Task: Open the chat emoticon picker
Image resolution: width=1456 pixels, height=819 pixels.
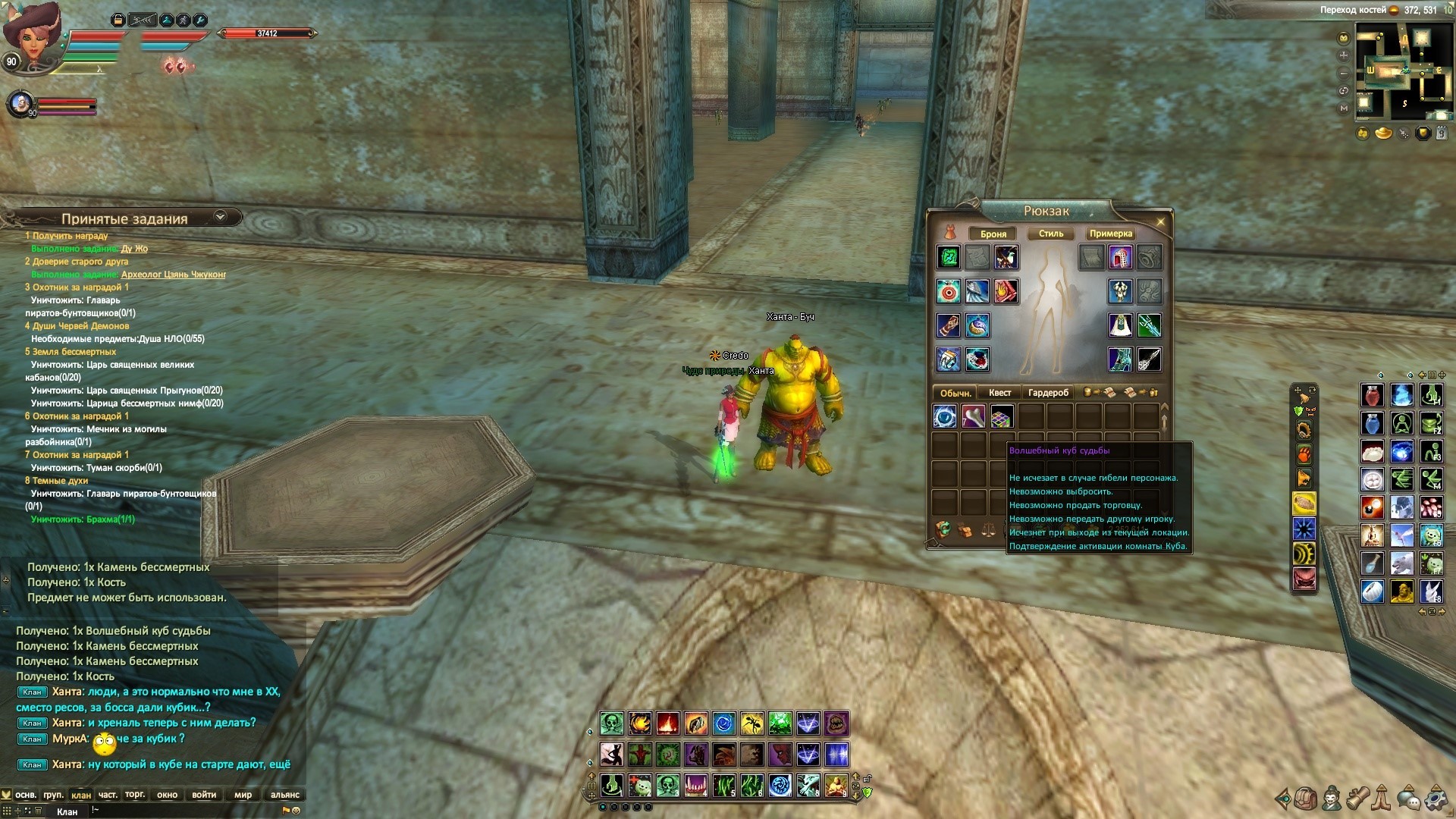Action: [297, 811]
